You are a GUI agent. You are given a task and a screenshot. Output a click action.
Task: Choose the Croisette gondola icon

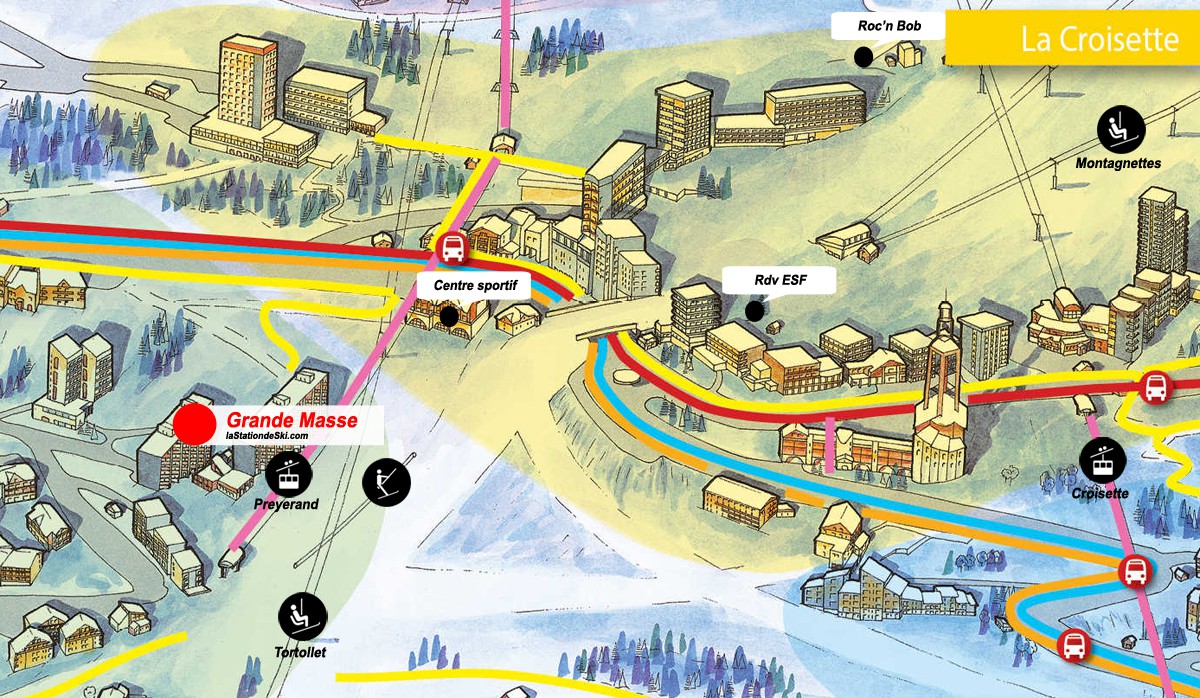click(1103, 461)
